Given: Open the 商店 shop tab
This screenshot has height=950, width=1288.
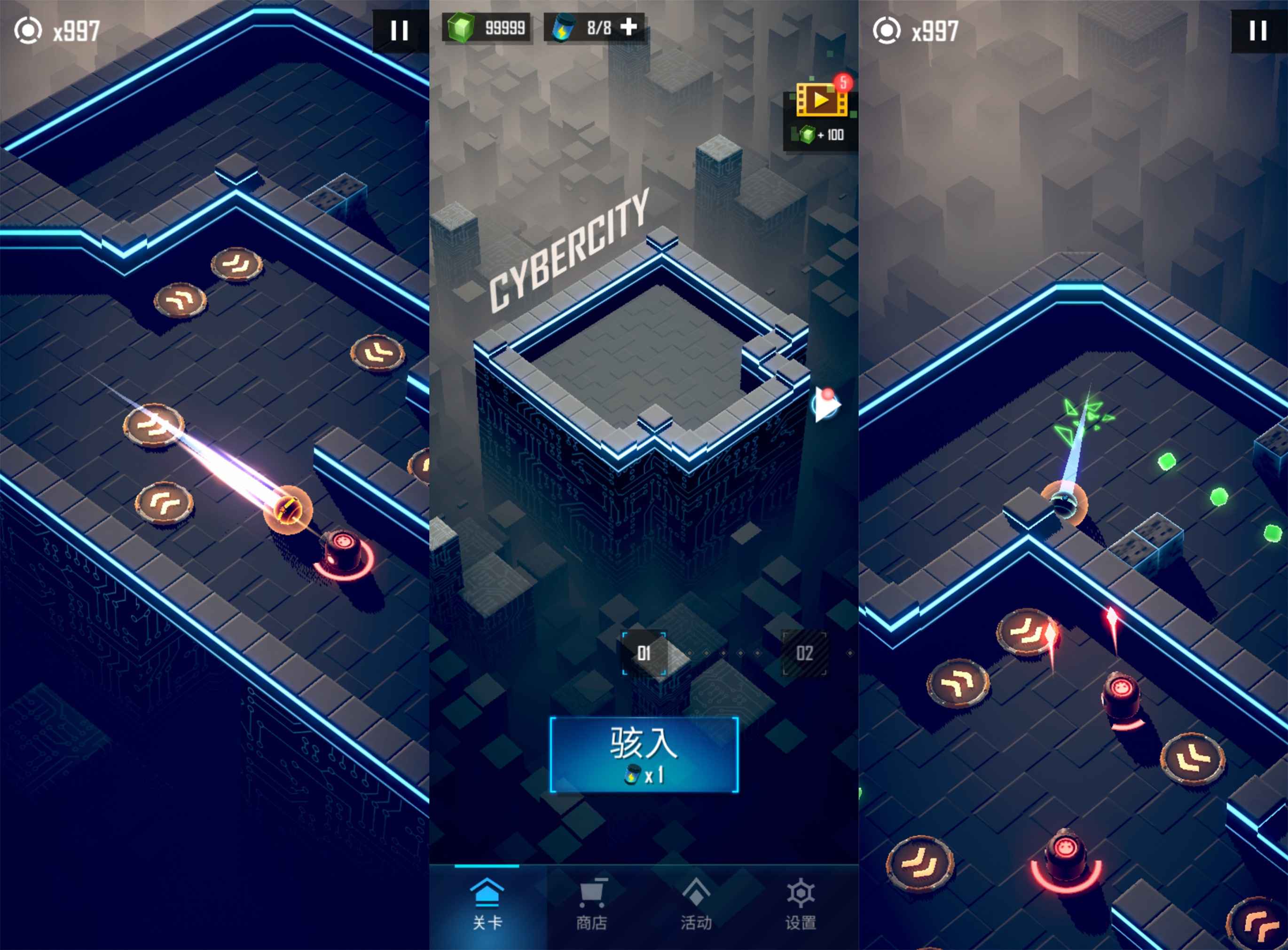Looking at the screenshot, I should coord(591,904).
